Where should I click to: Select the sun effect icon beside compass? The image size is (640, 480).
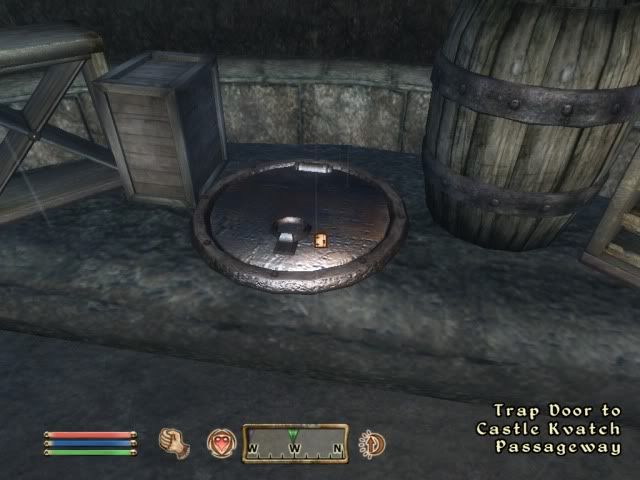(x=372, y=443)
